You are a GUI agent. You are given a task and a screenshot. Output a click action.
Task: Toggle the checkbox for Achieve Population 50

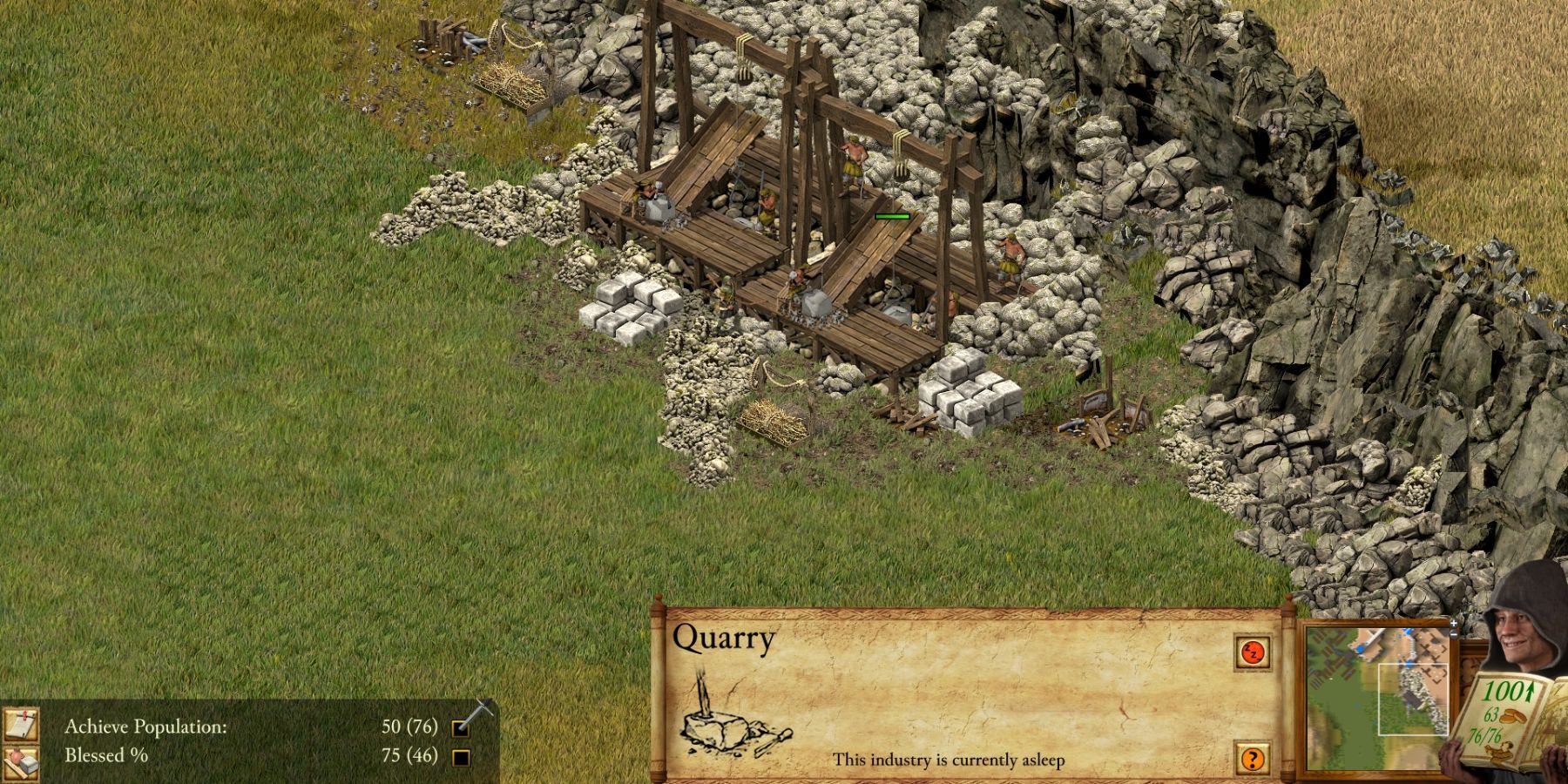pos(462,730)
